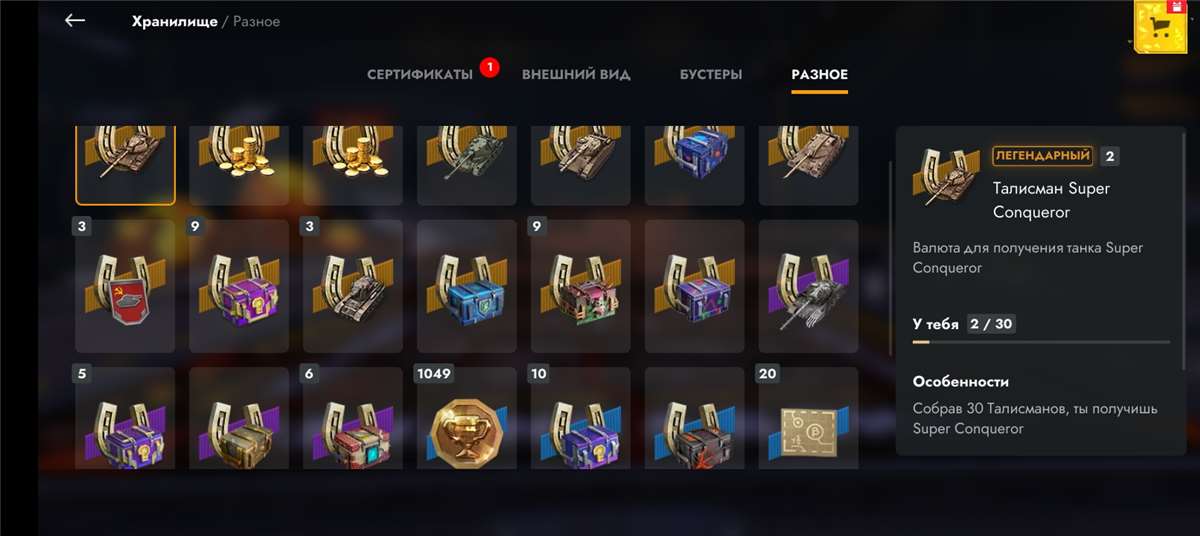Viewport: 1200px width, 536px height.
Task: Choose the treasure map item slot
Action: tap(809, 420)
